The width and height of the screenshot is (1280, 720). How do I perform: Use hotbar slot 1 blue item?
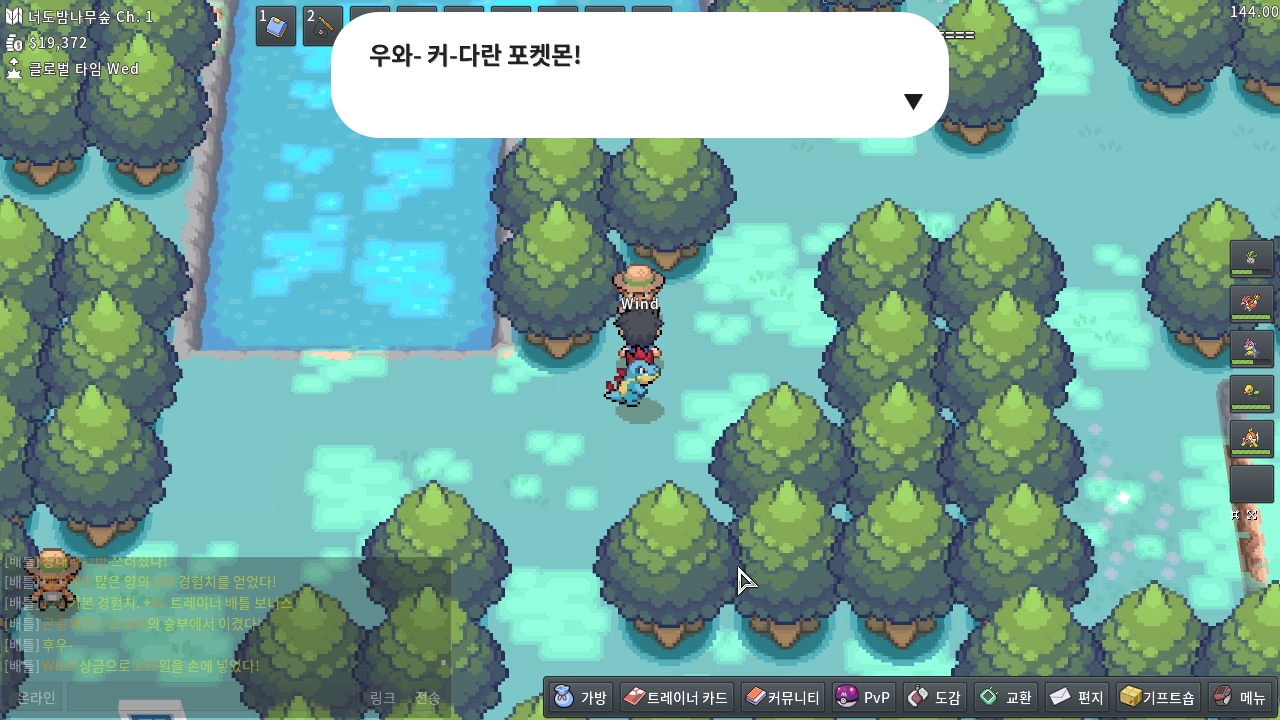(276, 26)
